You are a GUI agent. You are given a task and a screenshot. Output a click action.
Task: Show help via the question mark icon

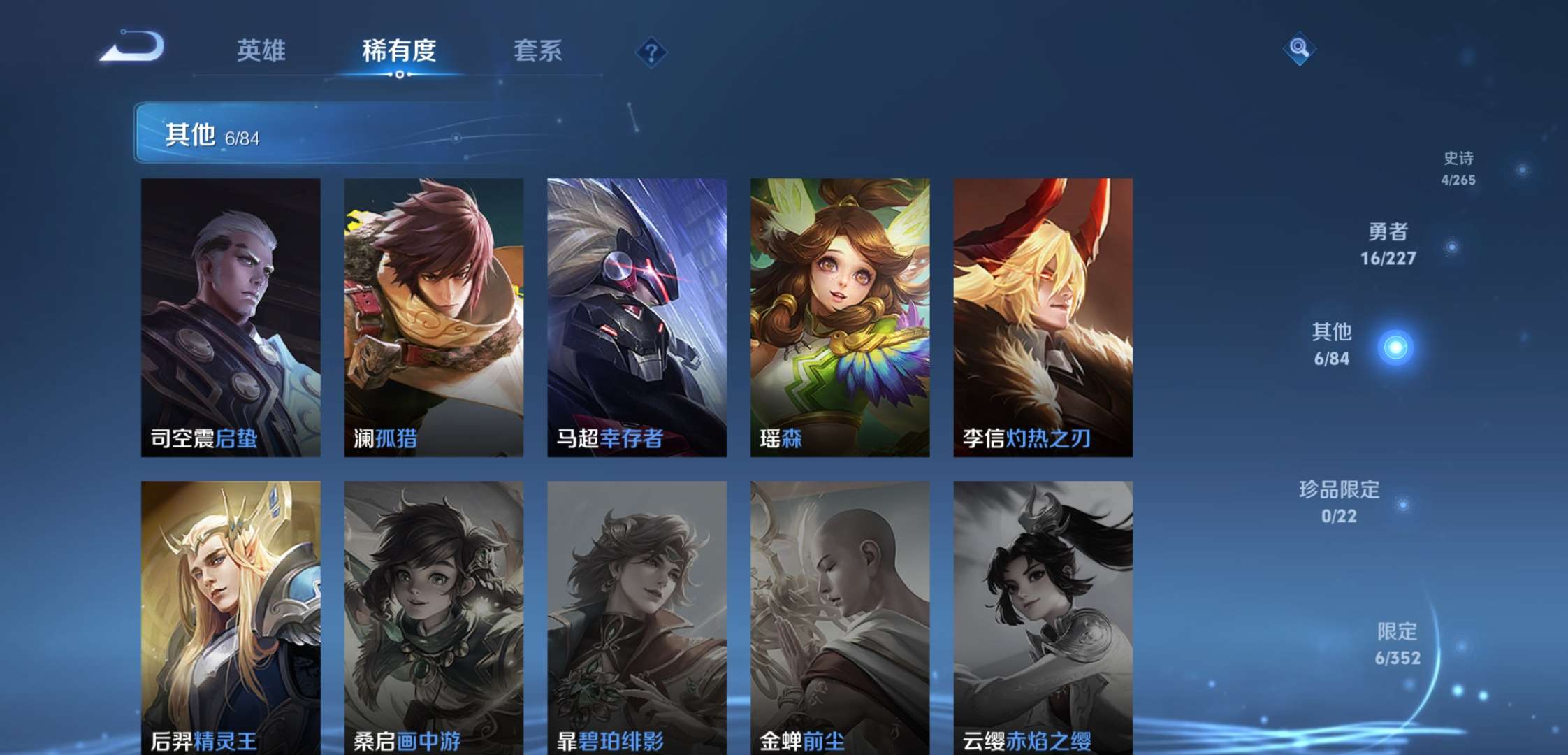point(651,52)
